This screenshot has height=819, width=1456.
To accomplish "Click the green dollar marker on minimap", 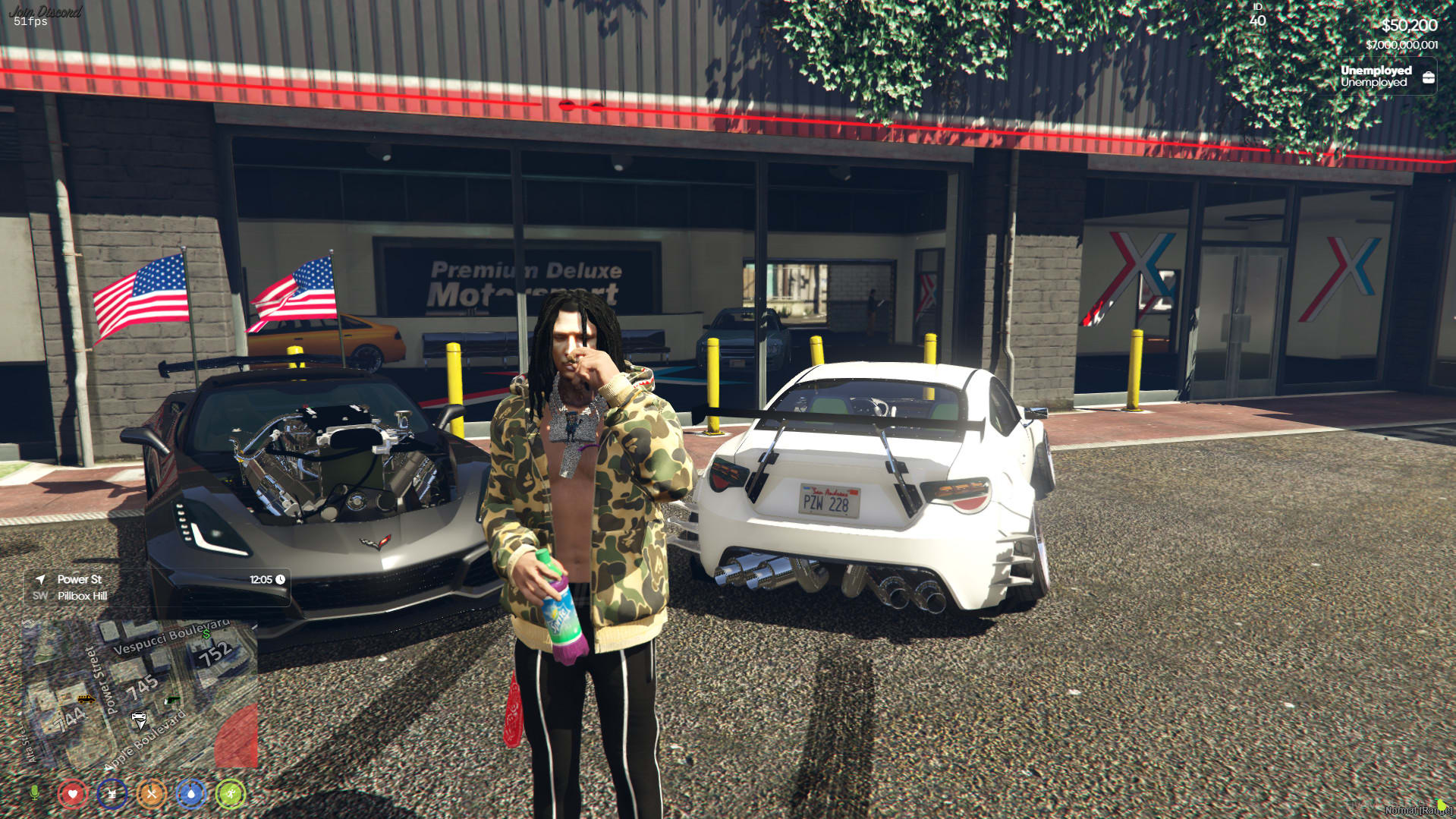I will click(206, 634).
